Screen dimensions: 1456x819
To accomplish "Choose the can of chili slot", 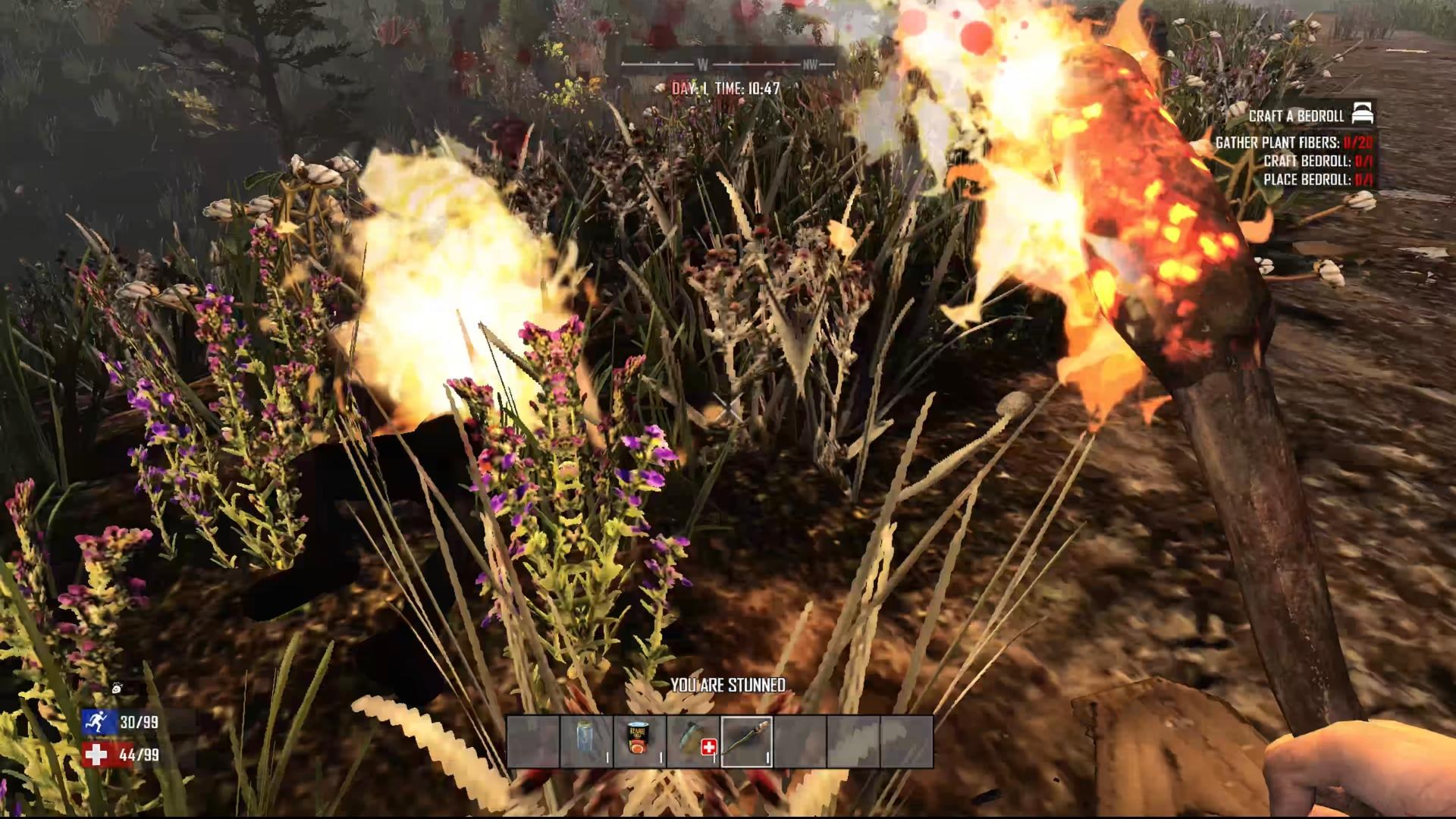I will 639,741.
